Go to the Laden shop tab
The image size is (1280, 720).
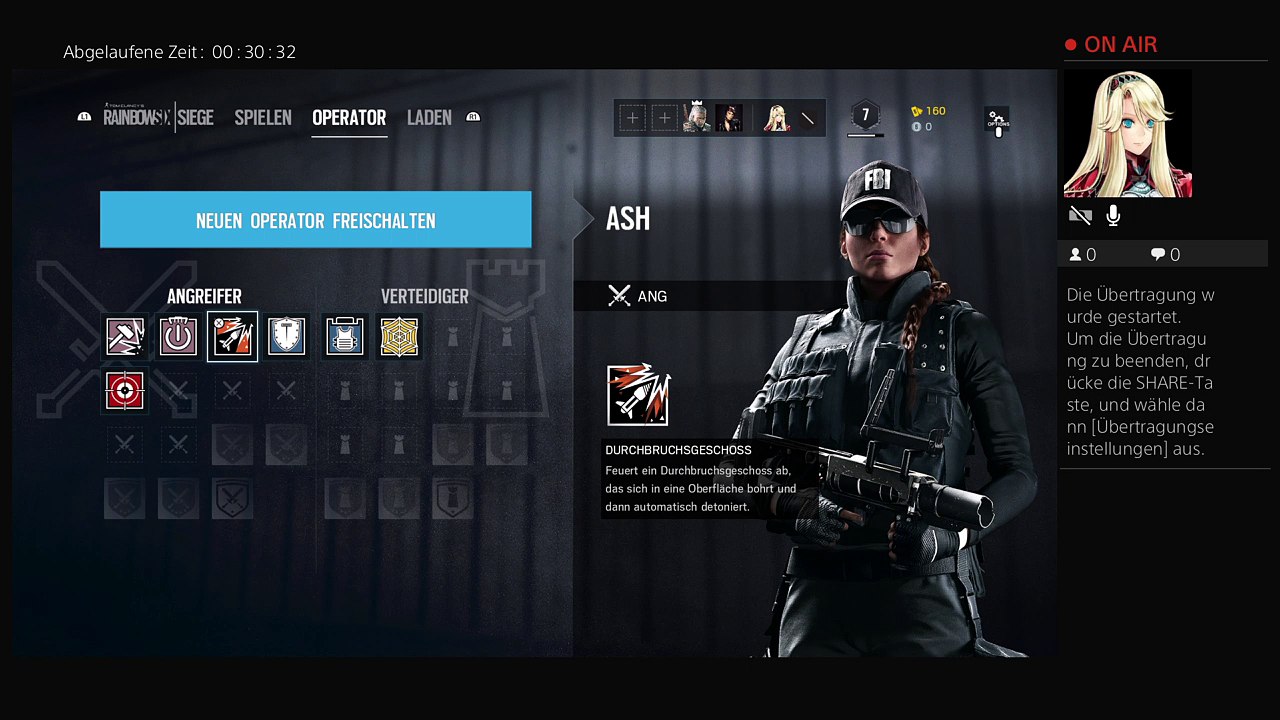[x=429, y=118]
